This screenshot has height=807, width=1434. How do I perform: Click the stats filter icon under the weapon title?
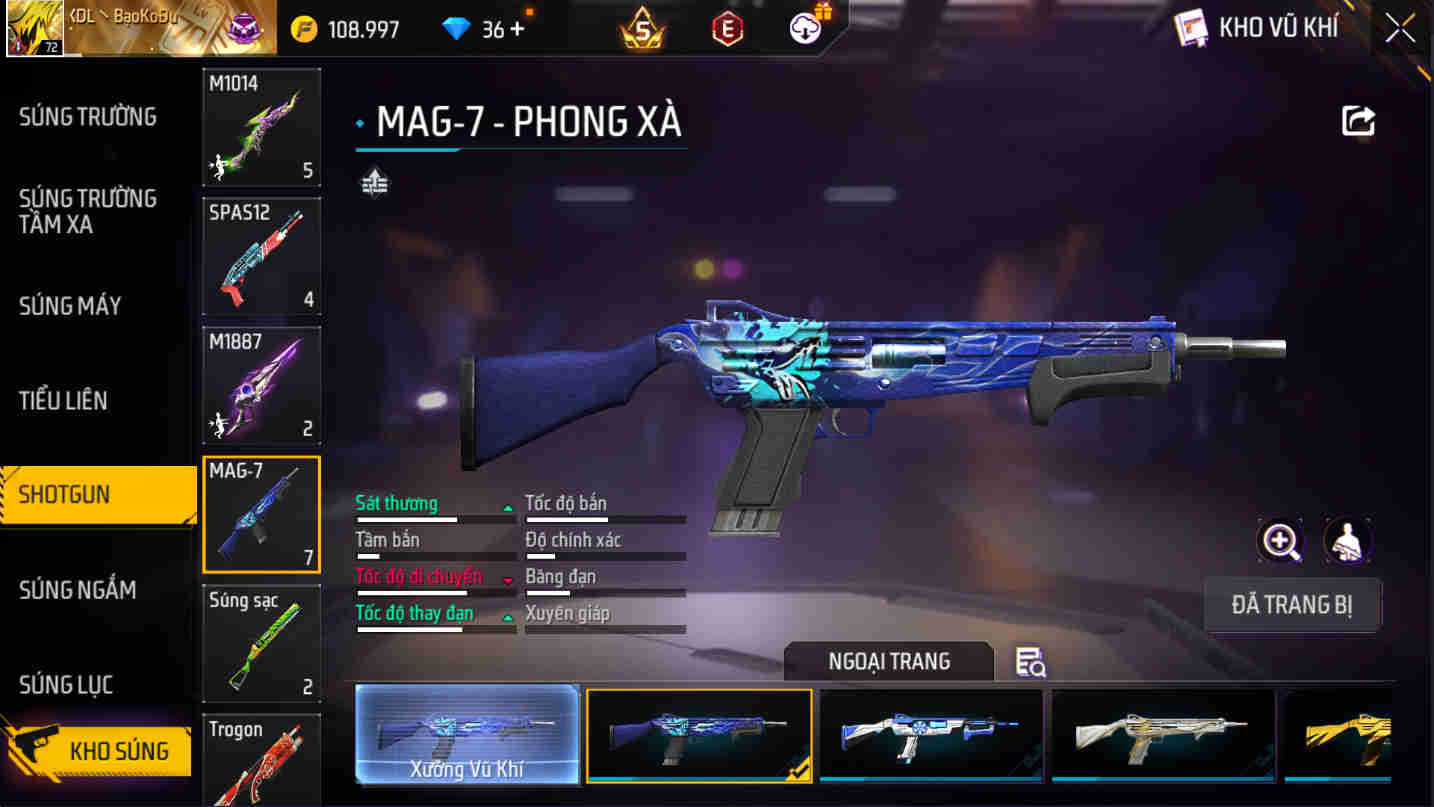[374, 183]
